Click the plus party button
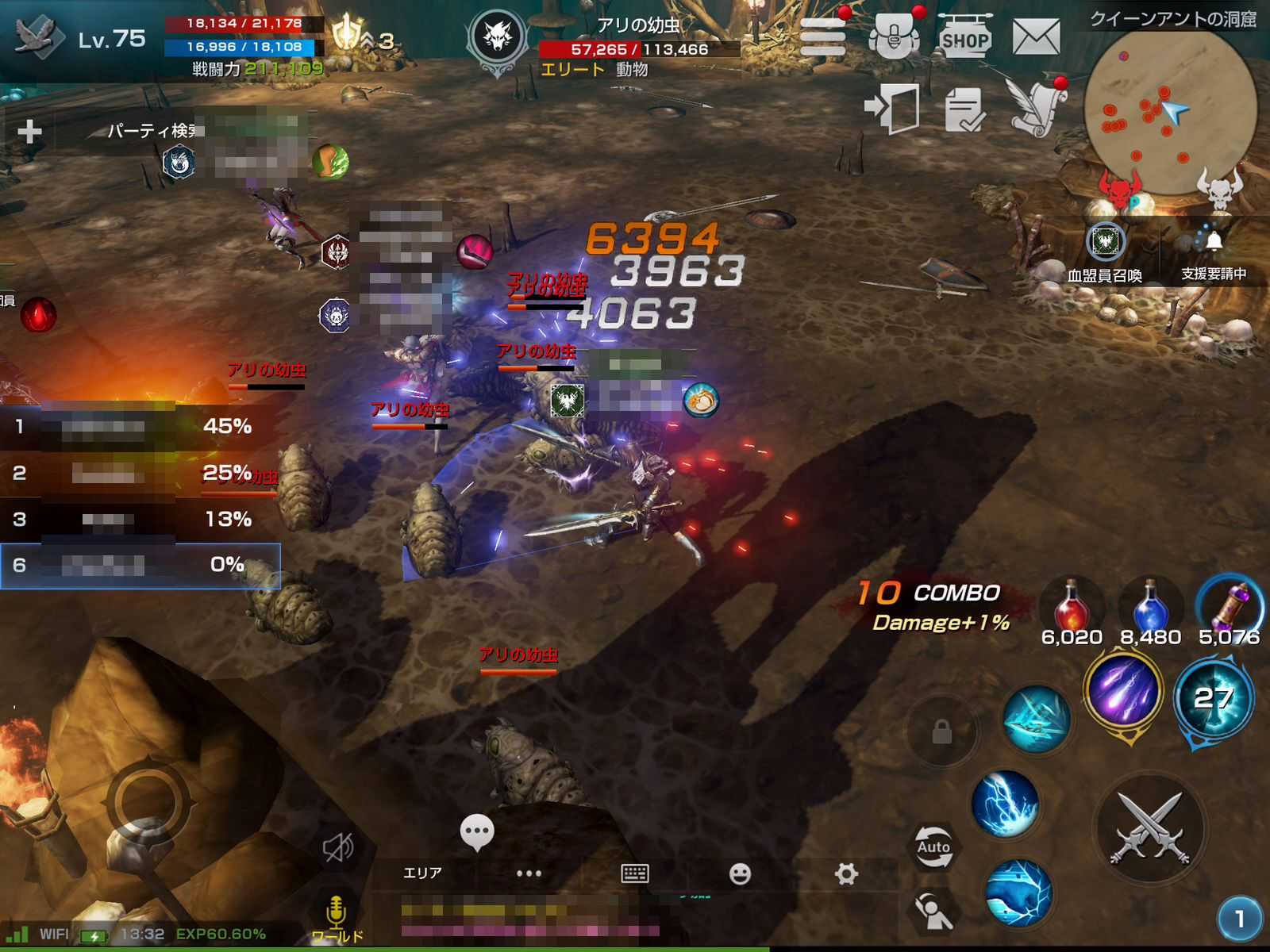The image size is (1270, 952). (x=29, y=131)
